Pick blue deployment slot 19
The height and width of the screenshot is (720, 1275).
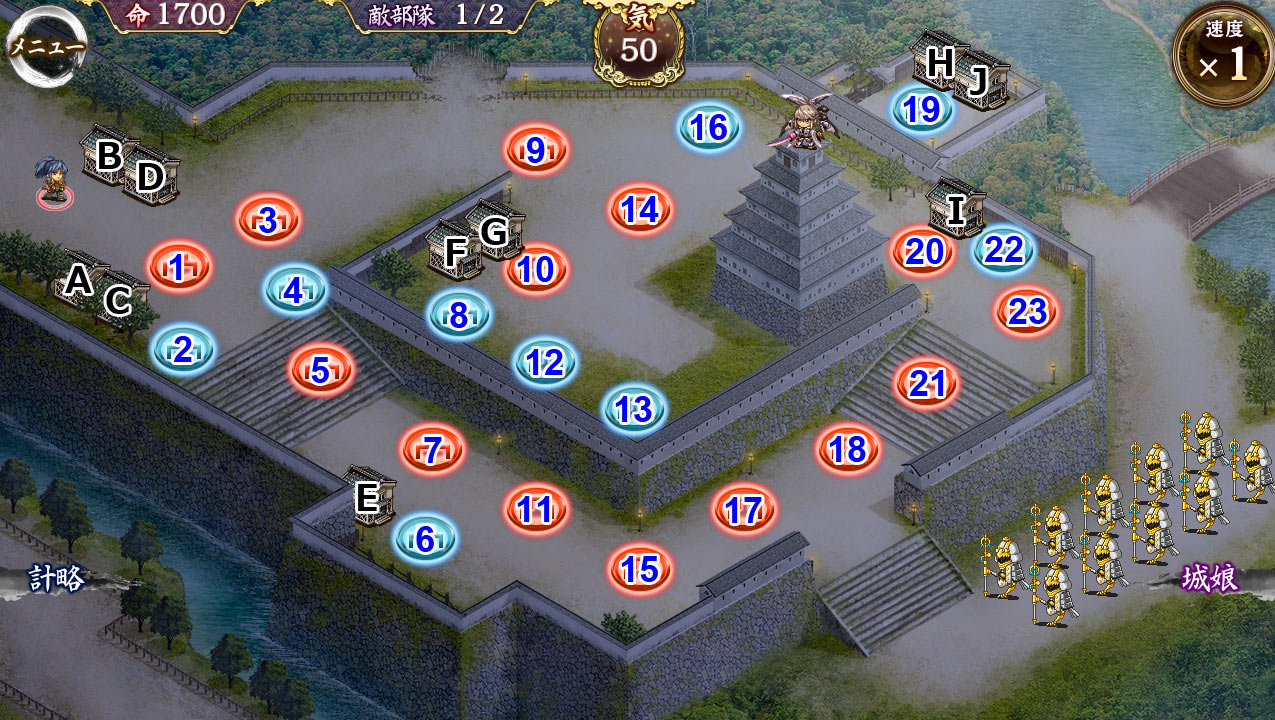pos(922,109)
